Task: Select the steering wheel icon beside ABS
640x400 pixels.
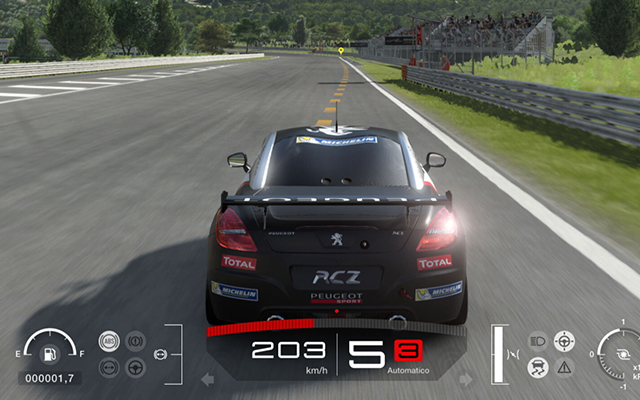Action: pyautogui.click(x=135, y=367)
